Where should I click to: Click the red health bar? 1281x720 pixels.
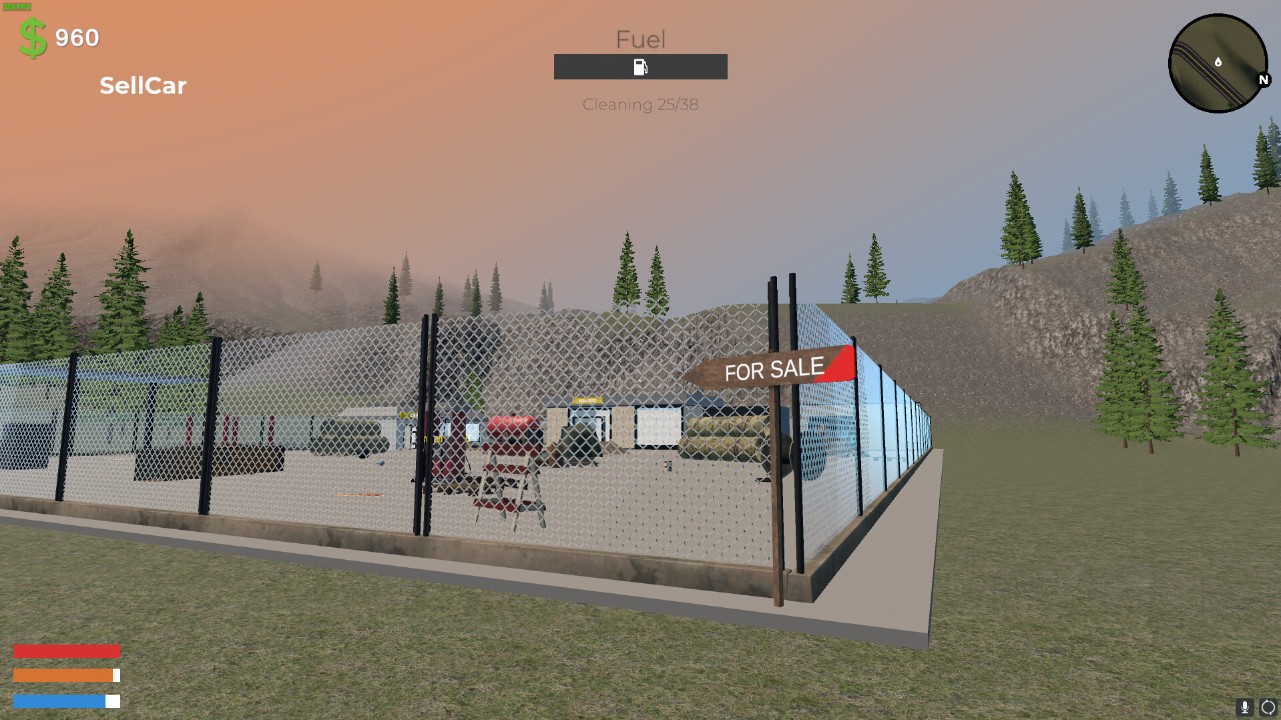click(x=66, y=649)
